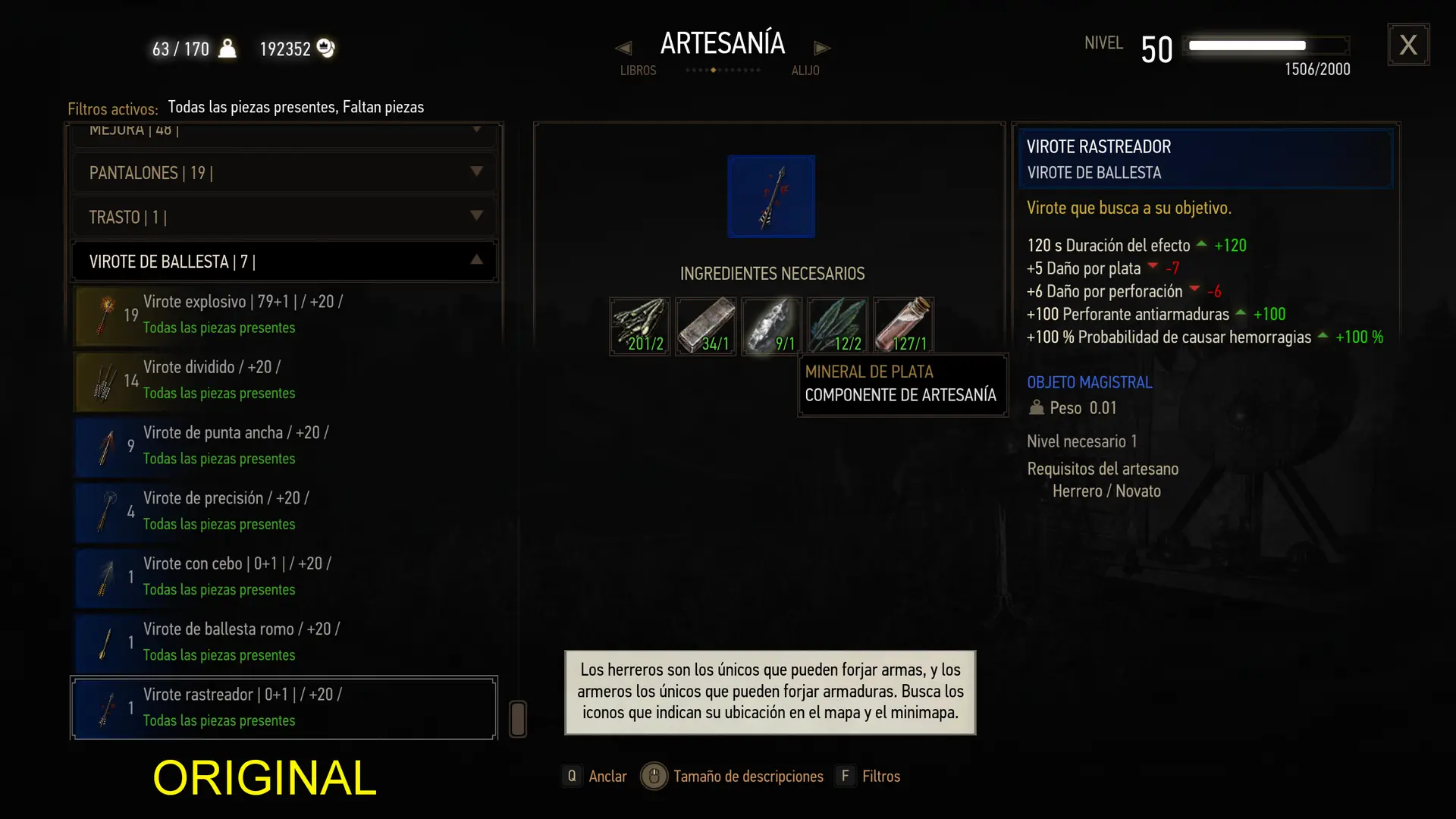Choose the Virote dividido recipe
The height and width of the screenshot is (819, 1456).
coord(284,380)
